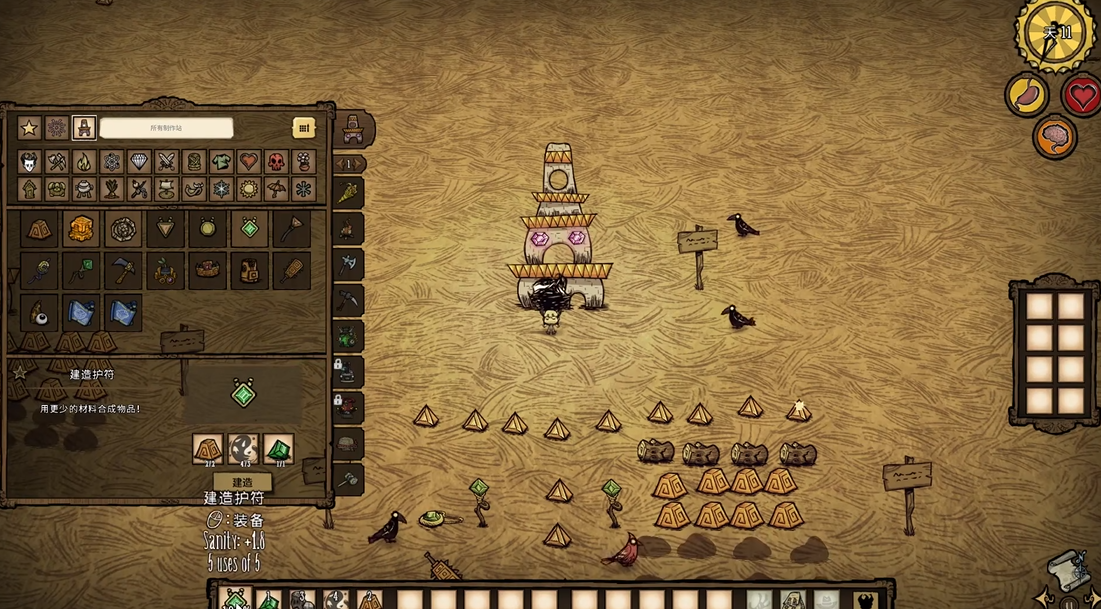Open the map scroll icon

click(x=1067, y=570)
